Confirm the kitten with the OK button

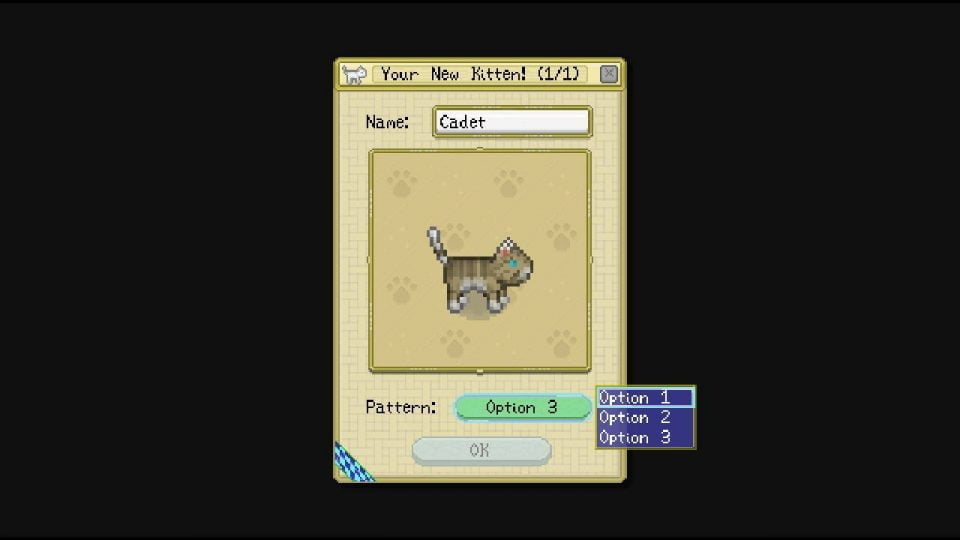pyautogui.click(x=481, y=450)
